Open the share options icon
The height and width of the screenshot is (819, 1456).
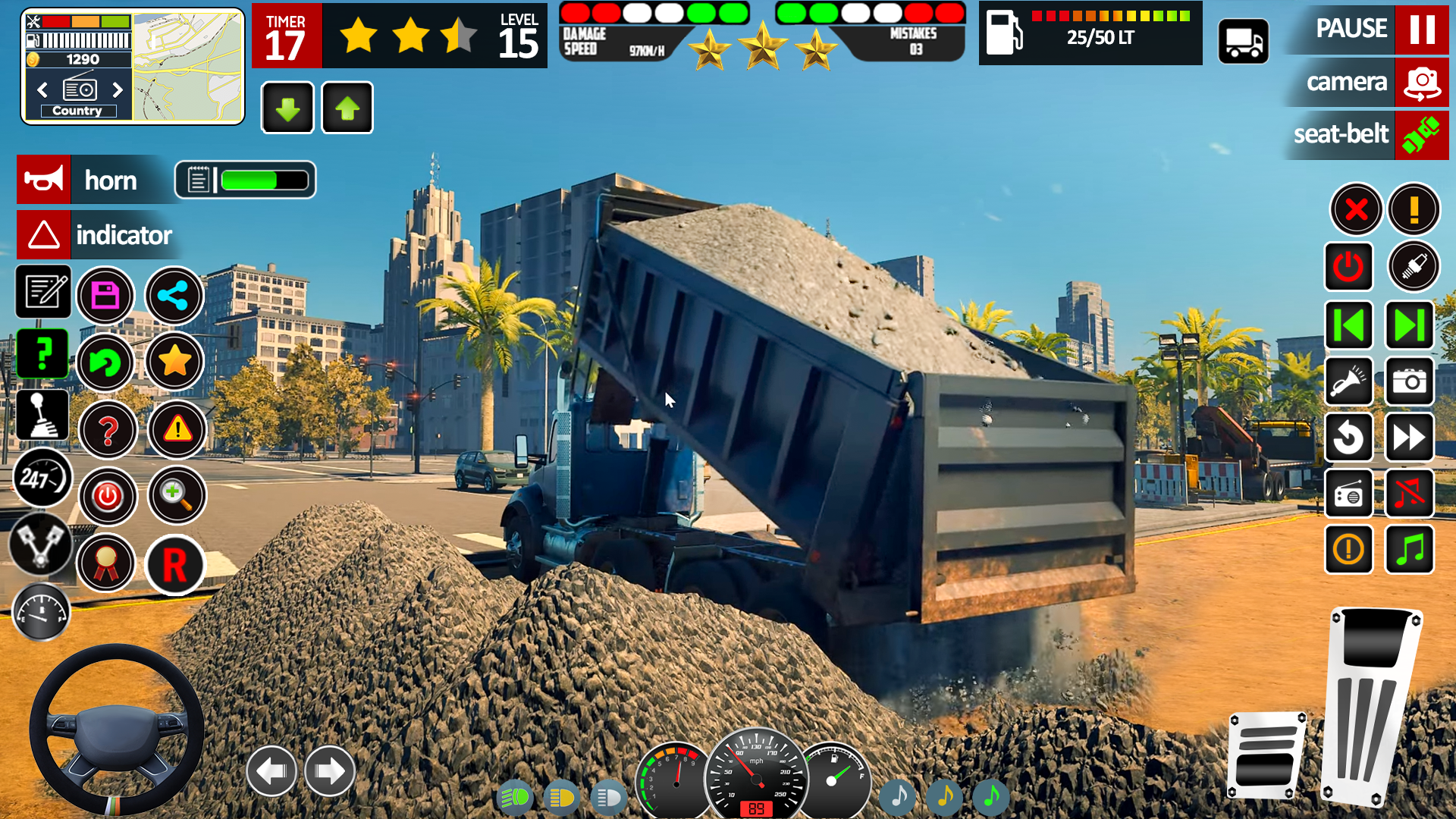pyautogui.click(x=174, y=296)
